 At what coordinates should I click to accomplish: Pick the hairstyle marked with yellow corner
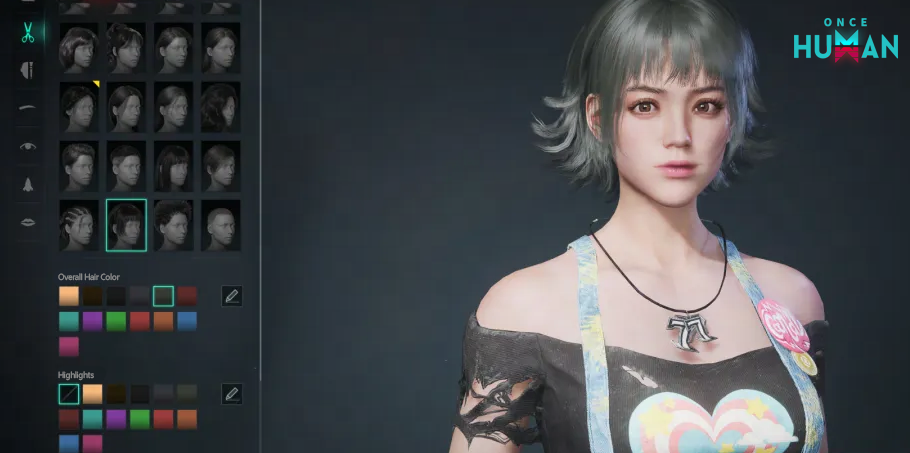pyautogui.click(x=79, y=107)
